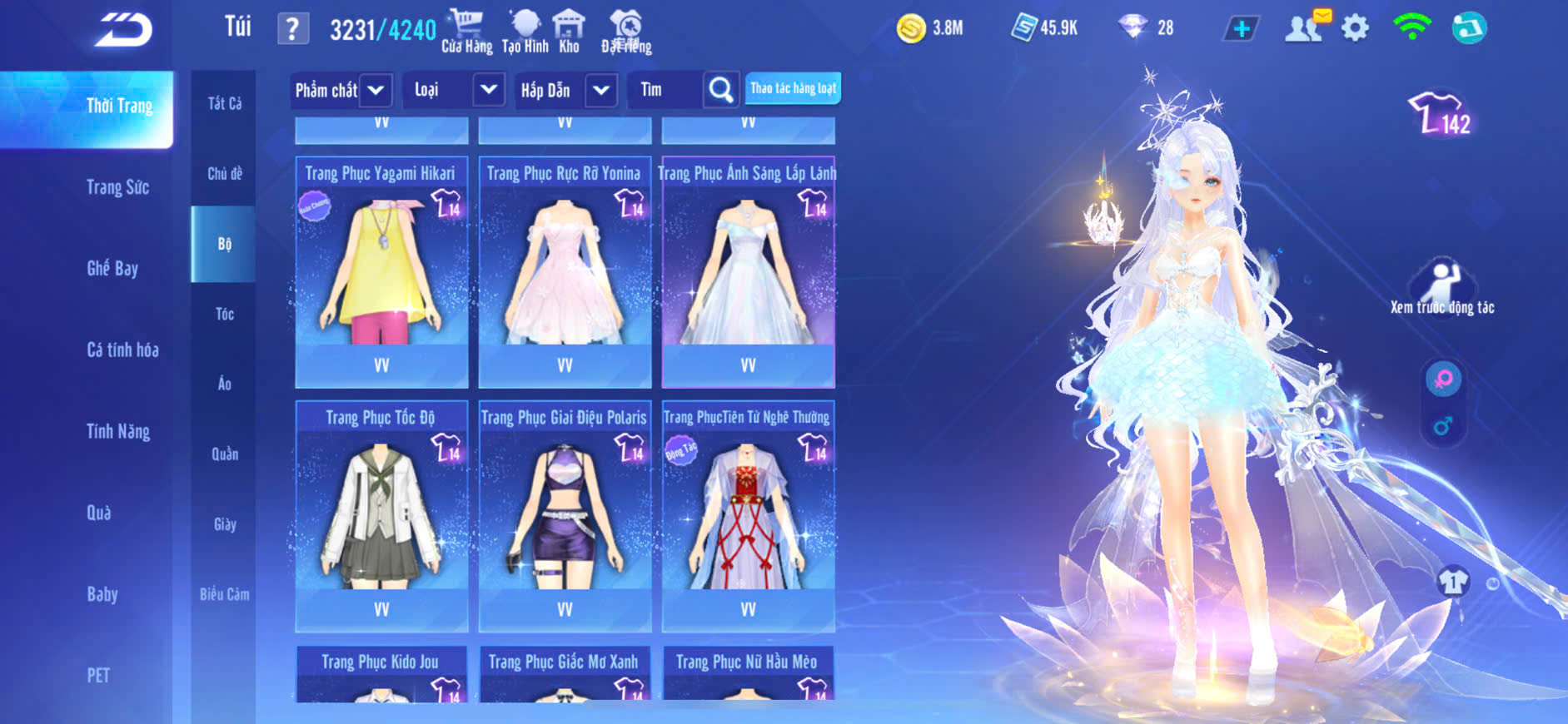This screenshot has height=724, width=1568.
Task: Activate Thao tác hàng loạt button
Action: point(793,88)
